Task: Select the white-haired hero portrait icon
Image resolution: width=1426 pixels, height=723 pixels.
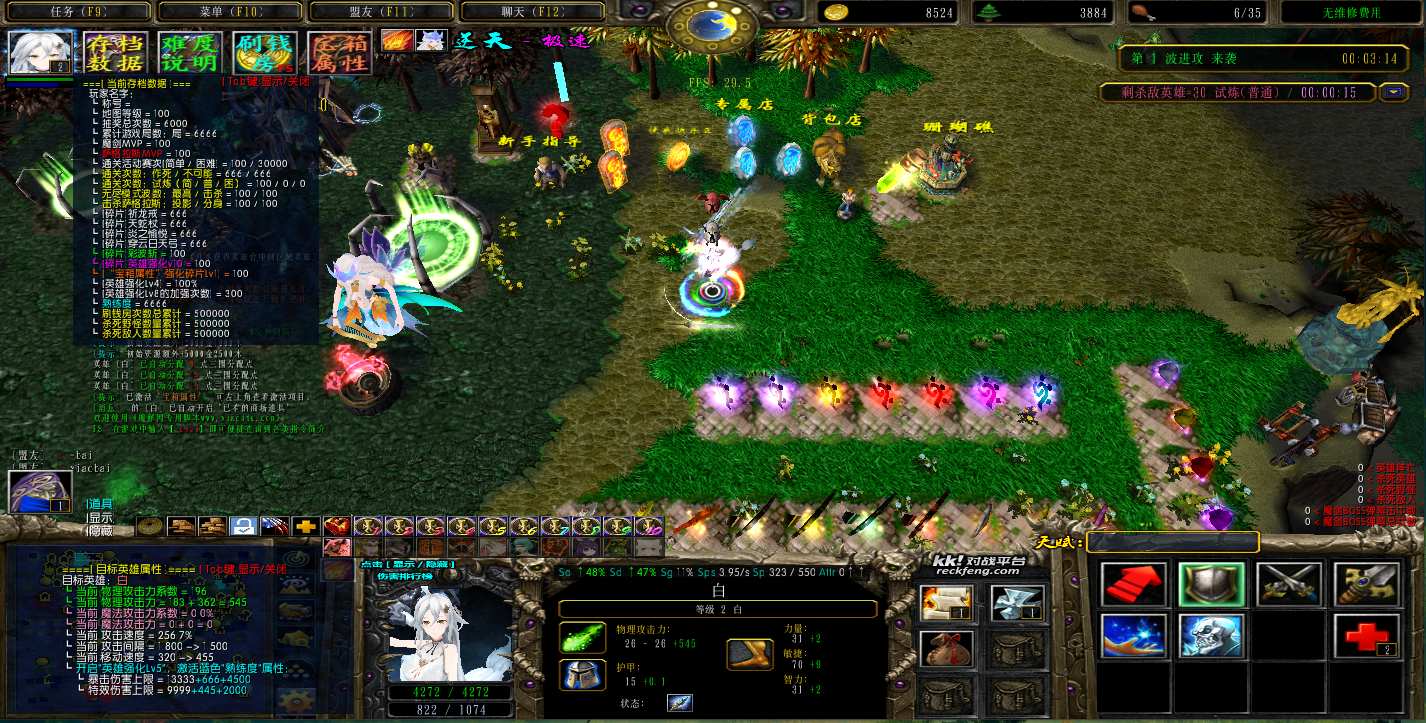Action: point(41,52)
